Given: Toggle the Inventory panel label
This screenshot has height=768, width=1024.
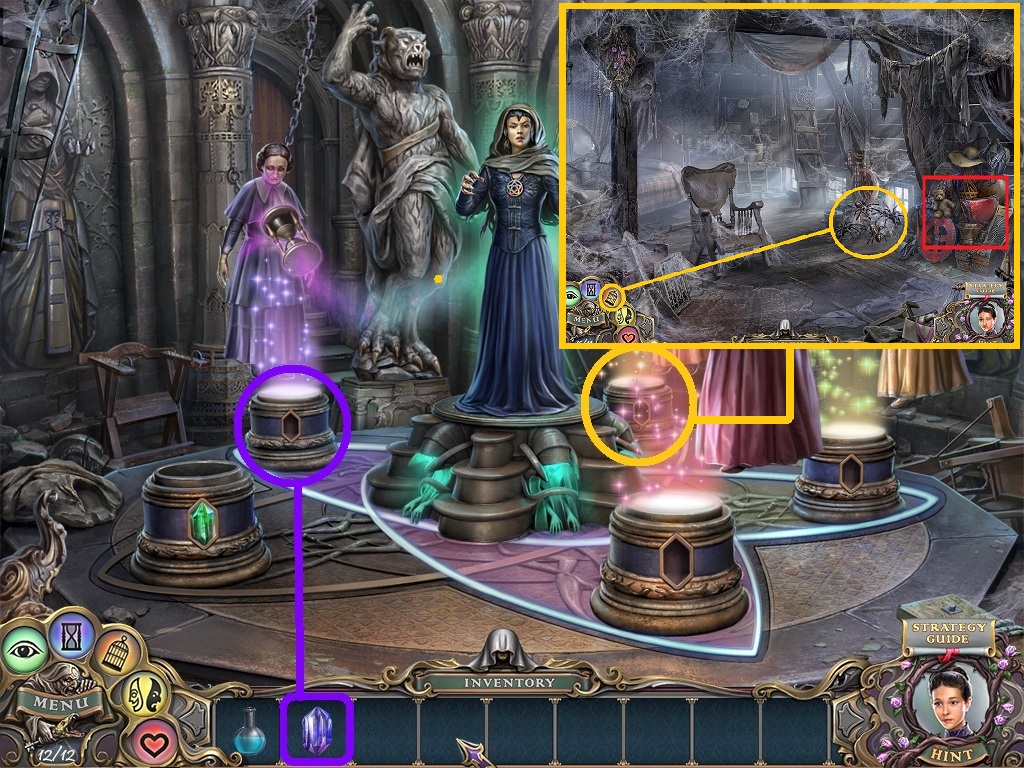Looking at the screenshot, I should (509, 682).
